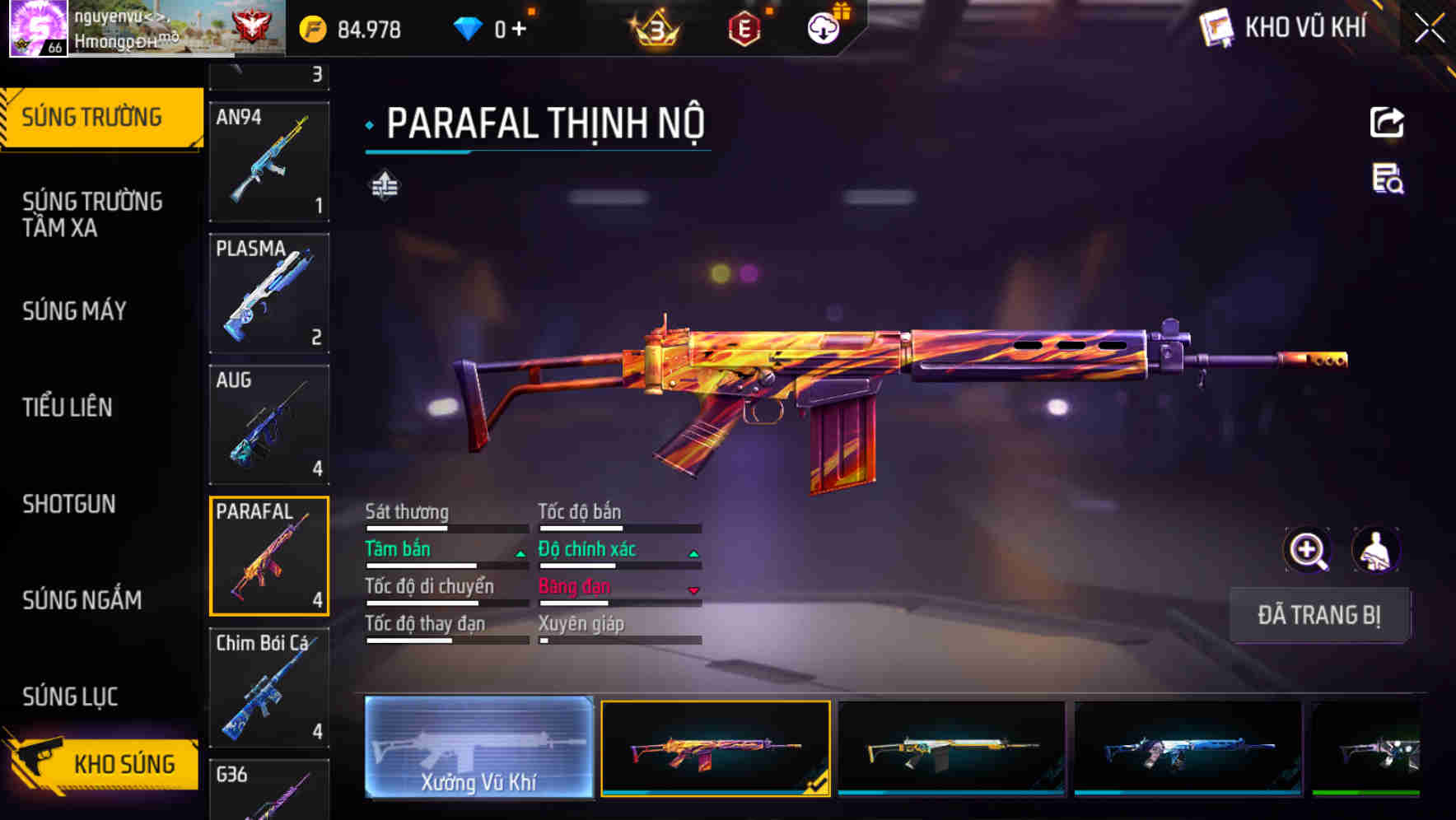Click the ĐÃ TRANG BỊ button
This screenshot has width=1456, height=820.
coord(1319,615)
